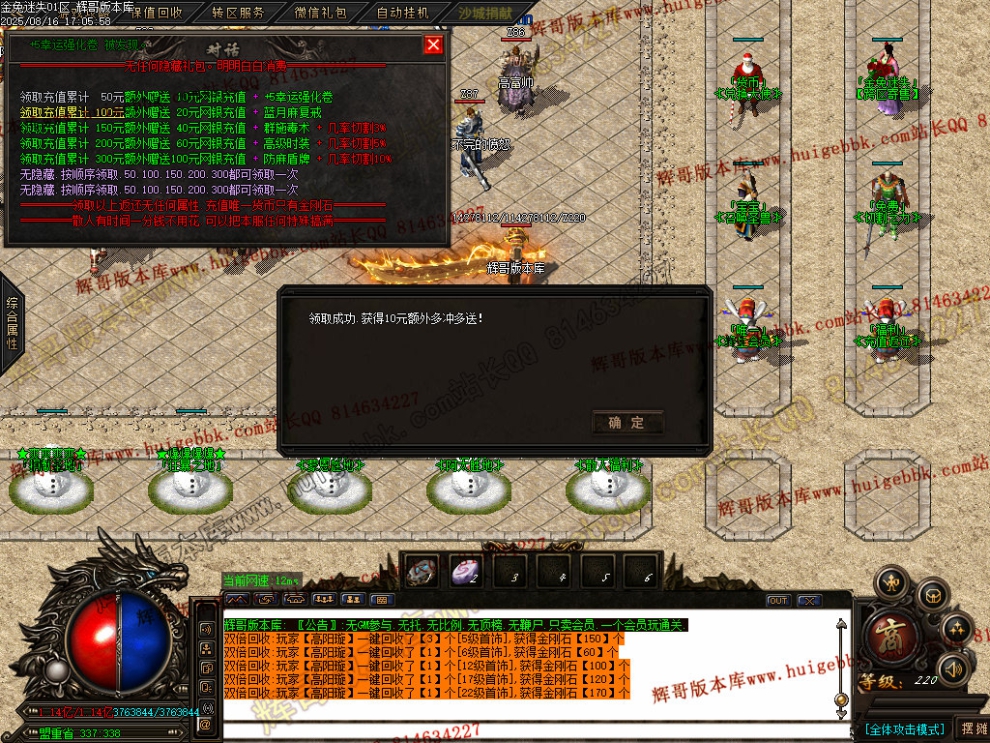Click the OUT button above the chat
Viewport: 990px width, 743px height.
click(x=778, y=601)
